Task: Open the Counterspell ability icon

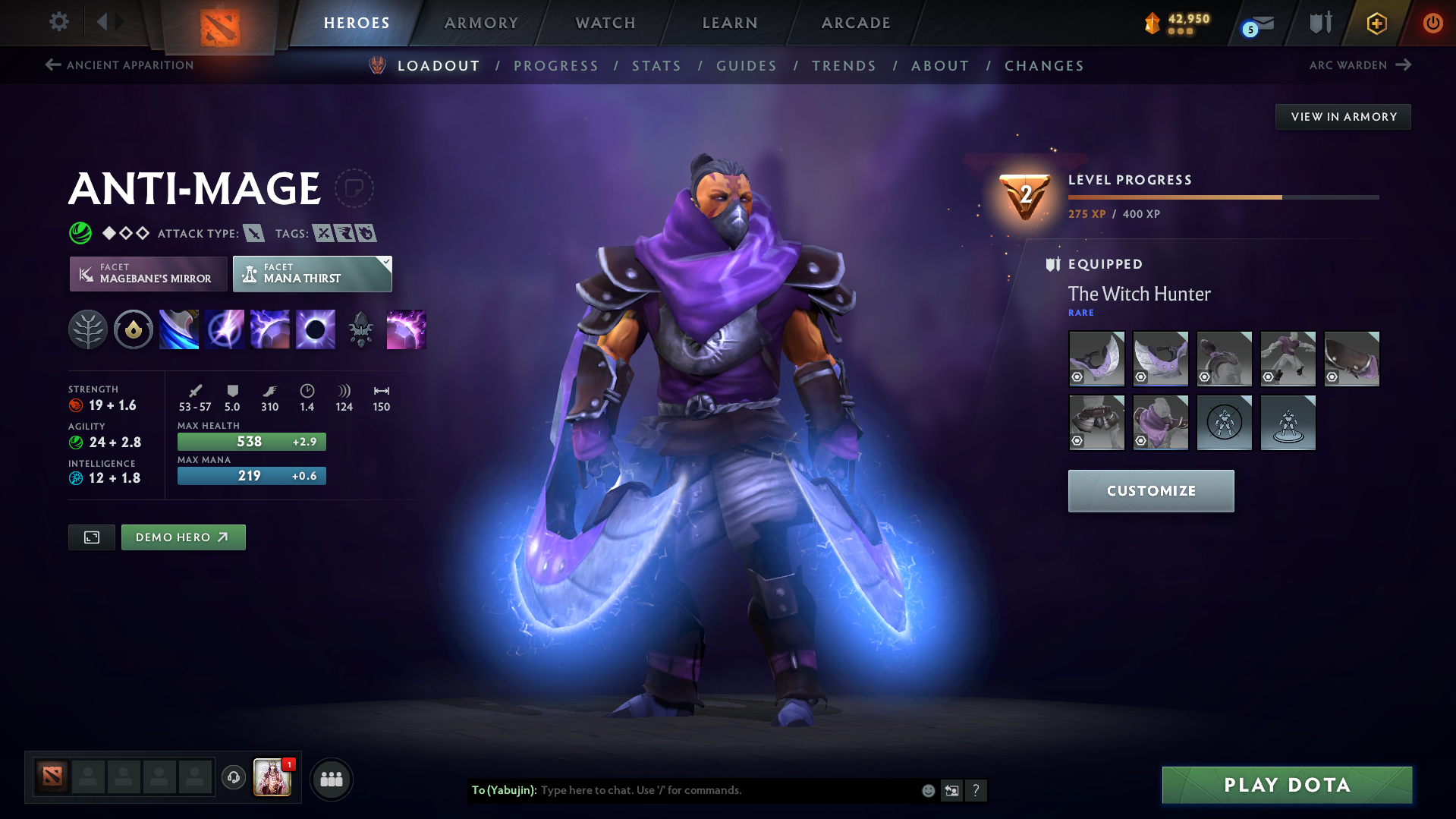Action: [x=270, y=329]
